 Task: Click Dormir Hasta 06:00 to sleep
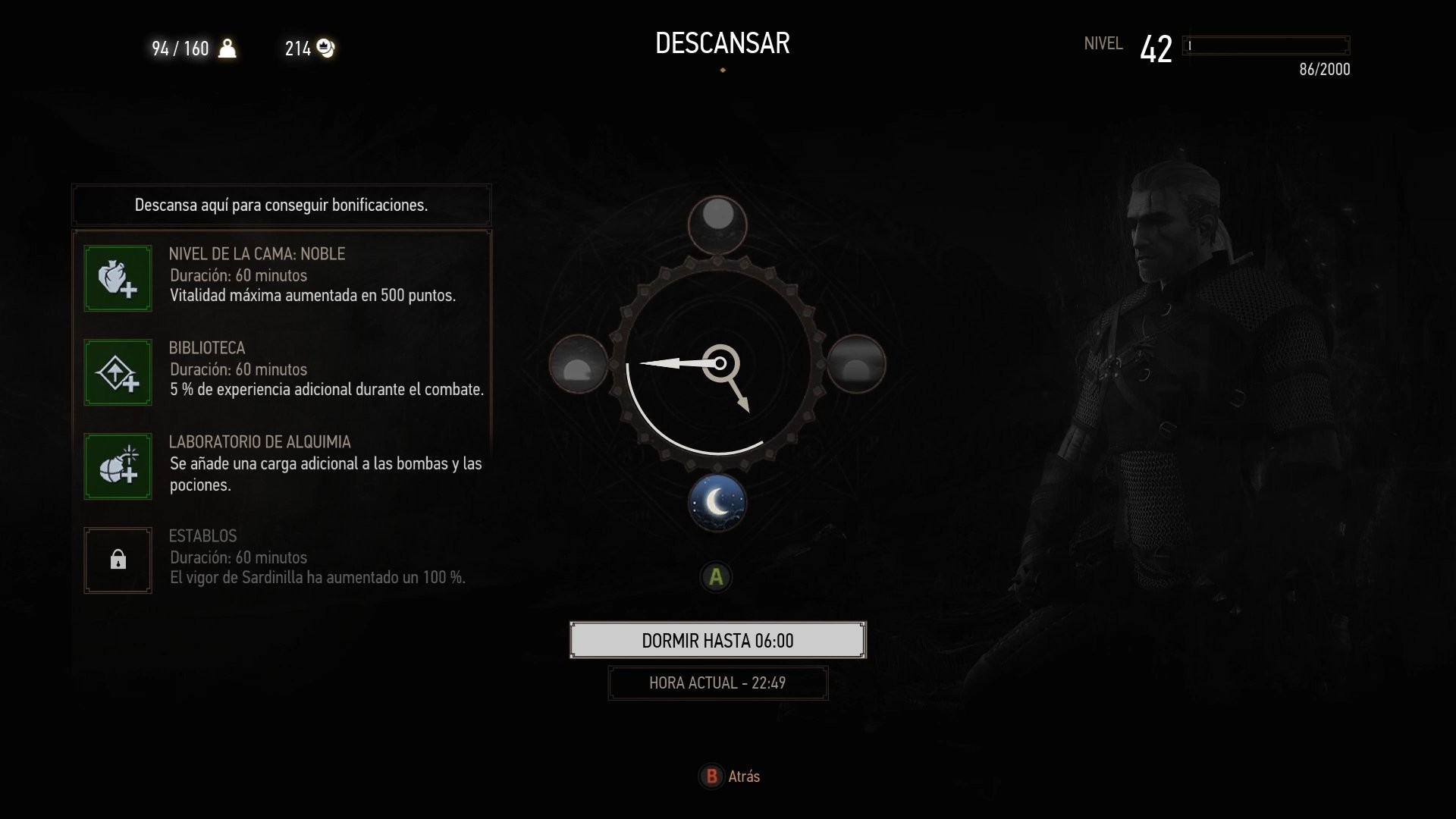pyautogui.click(x=717, y=640)
